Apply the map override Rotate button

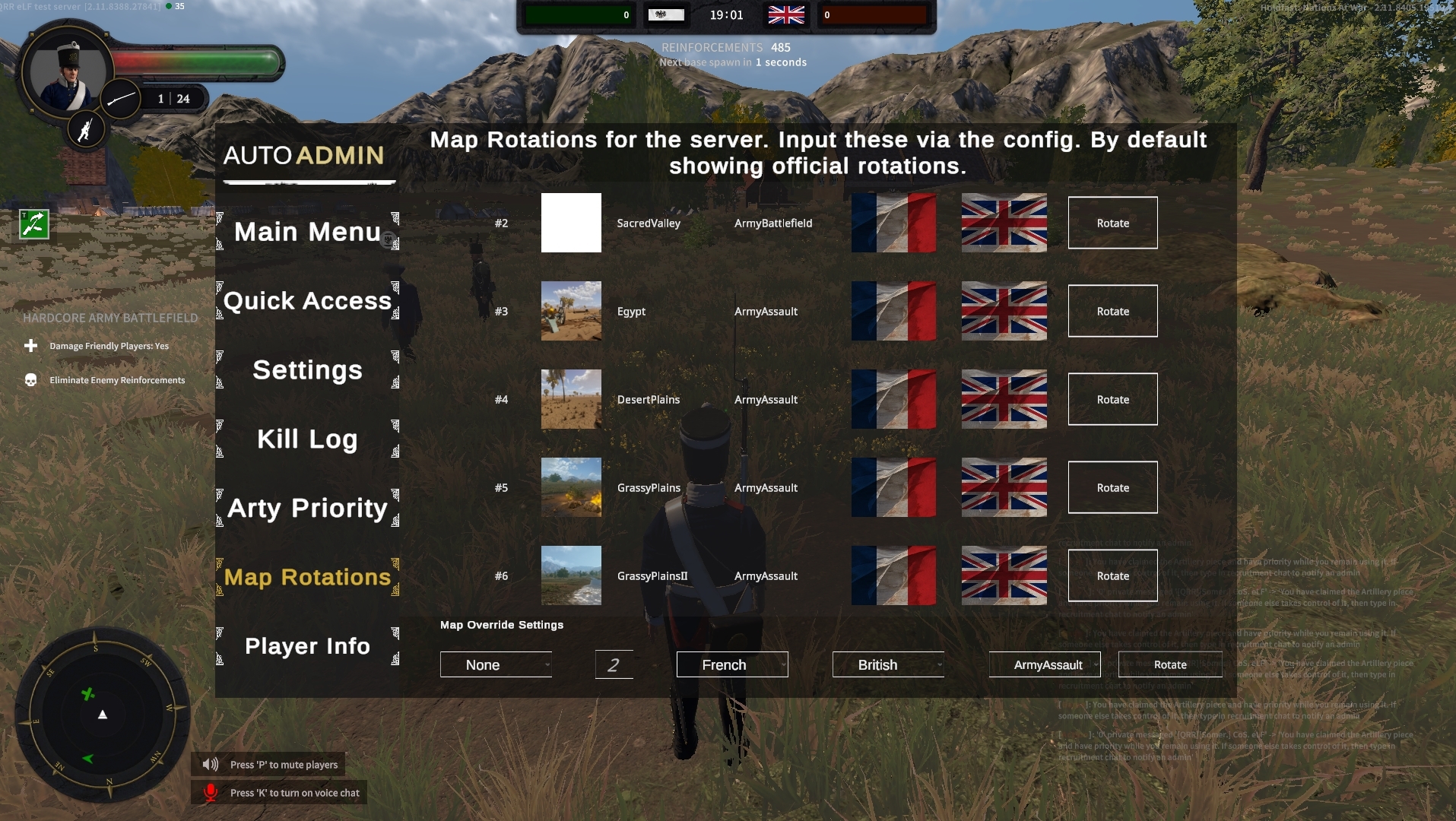click(x=1170, y=665)
